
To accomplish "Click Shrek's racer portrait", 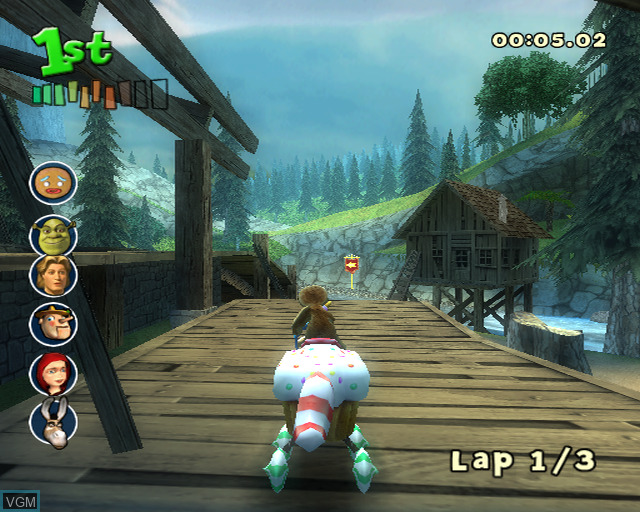I will (x=53, y=235).
